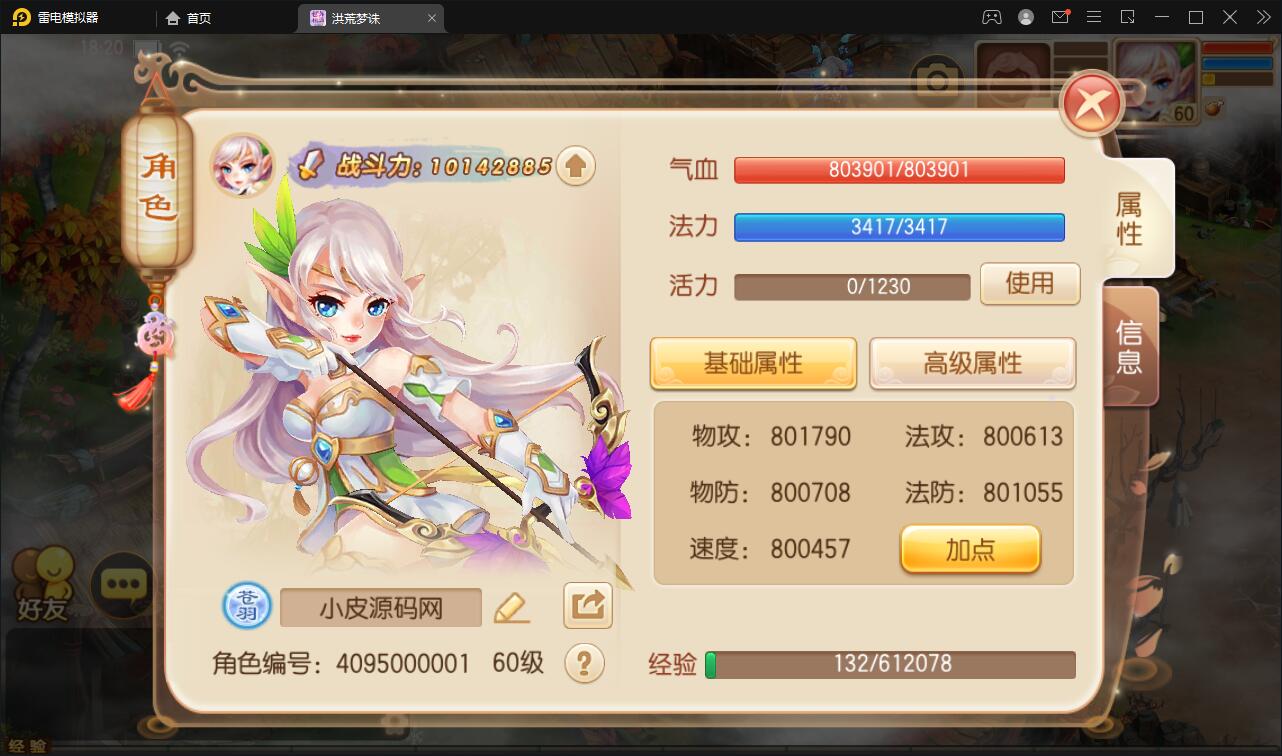The width and height of the screenshot is (1282, 756).
Task: Click the hamburger menu in the emulator toolbar
Action: (1094, 17)
